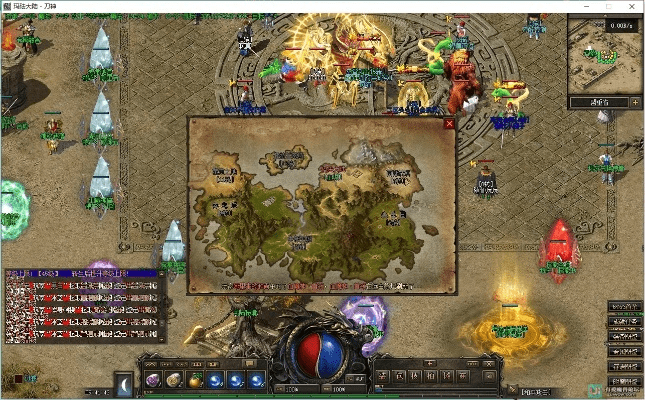Click the crescent moon icon
This screenshot has width=645, height=400.
click(x=124, y=382)
